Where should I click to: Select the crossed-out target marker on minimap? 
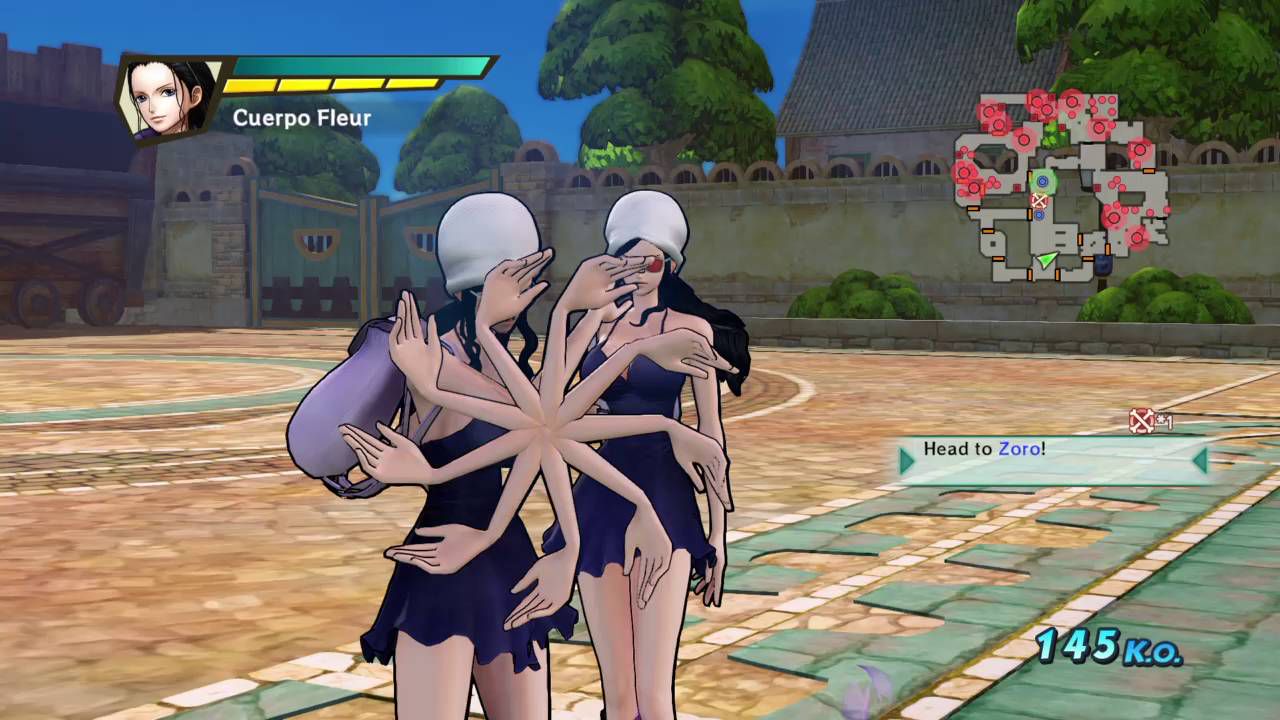coord(1039,201)
